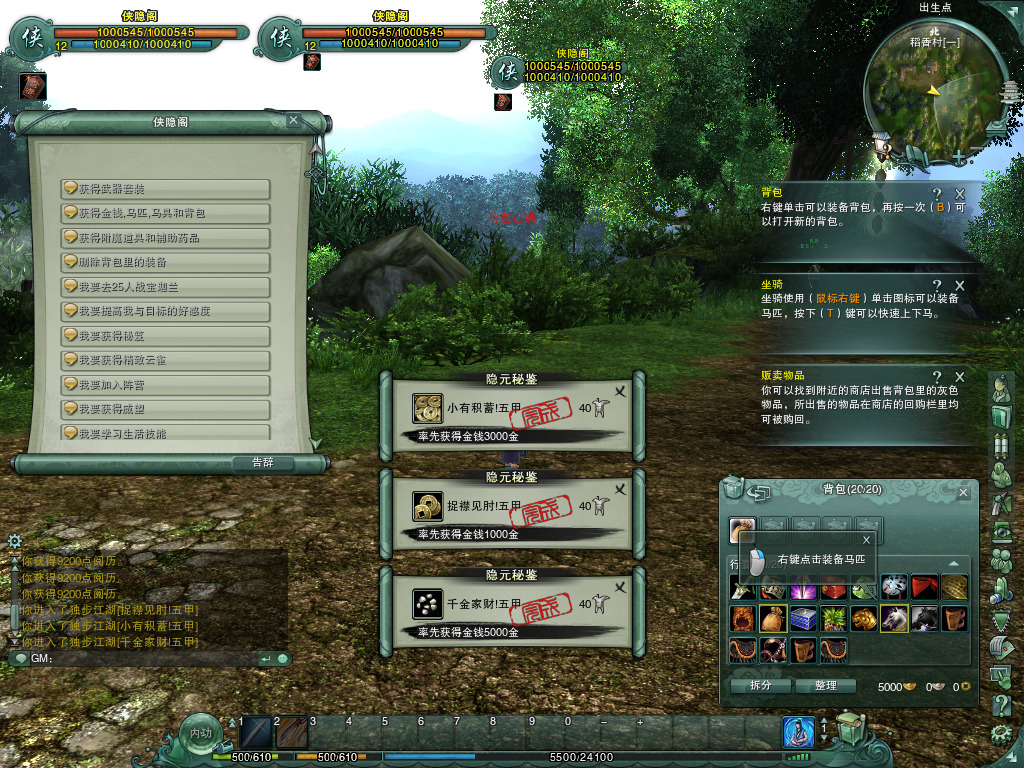This screenshot has width=1024, height=768.
Task: Click the 整理 sort button in bag
Action: pos(825,686)
